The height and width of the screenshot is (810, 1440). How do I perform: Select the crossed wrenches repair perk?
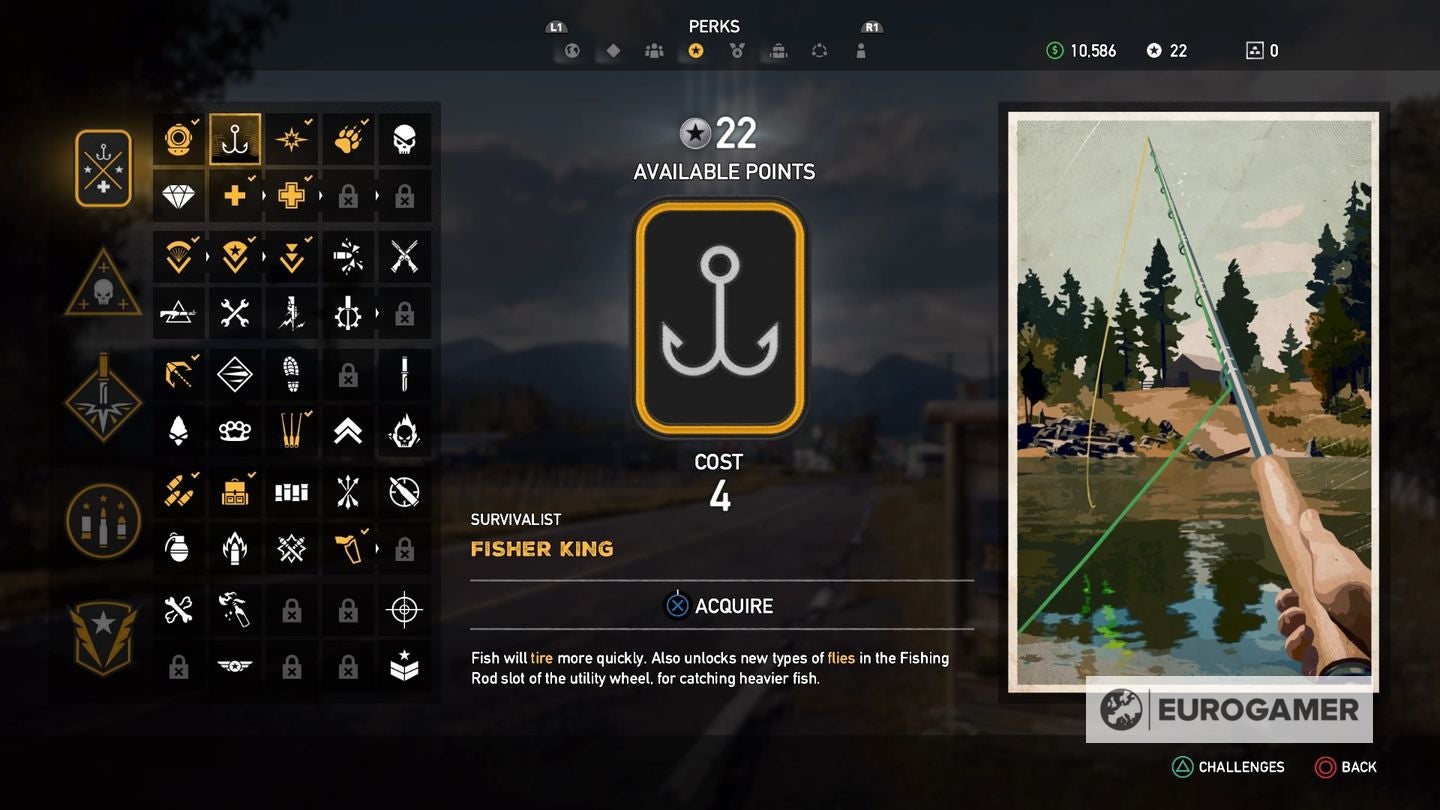pos(235,312)
